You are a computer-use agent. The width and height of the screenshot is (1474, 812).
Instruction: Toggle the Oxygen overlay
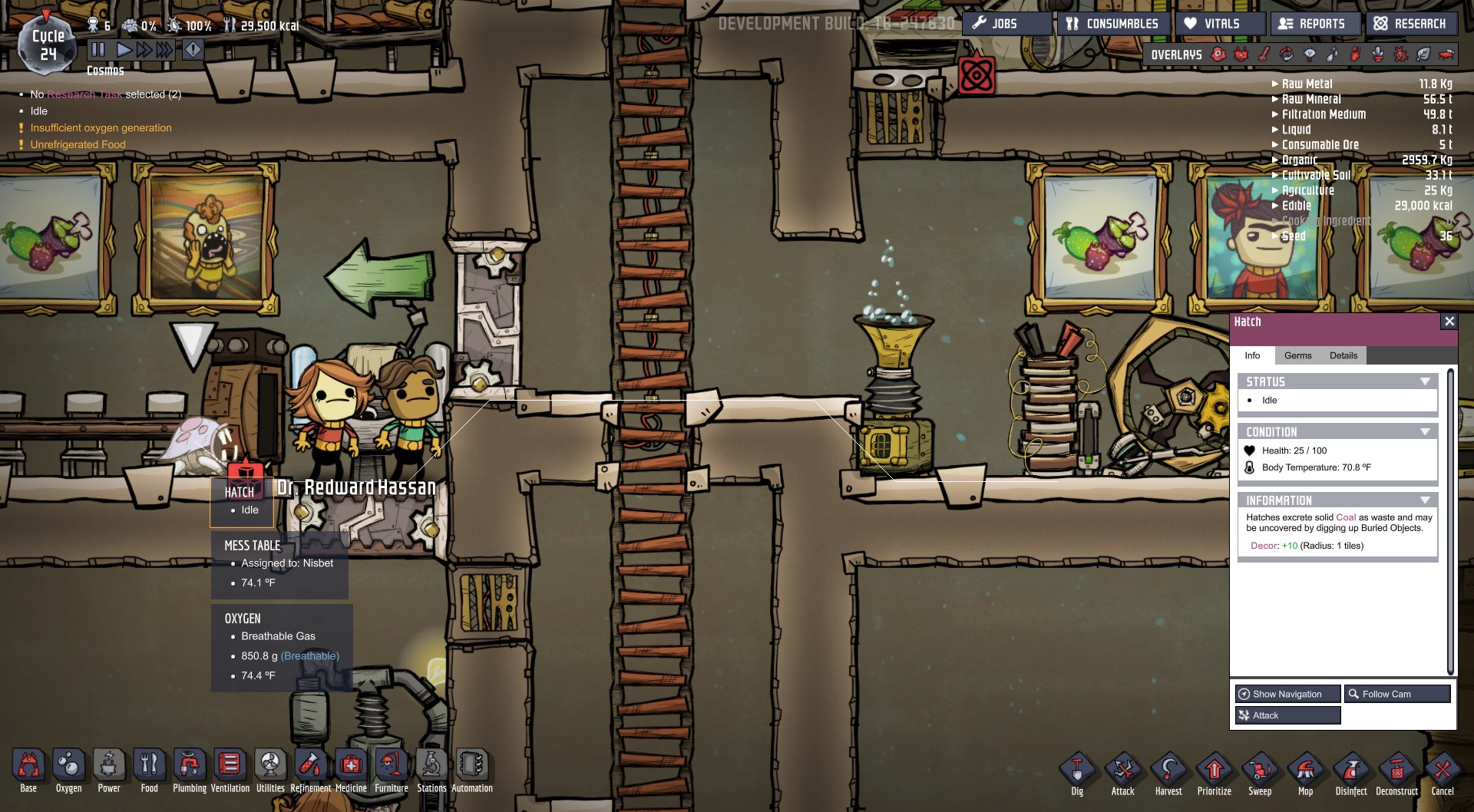coord(1218,54)
